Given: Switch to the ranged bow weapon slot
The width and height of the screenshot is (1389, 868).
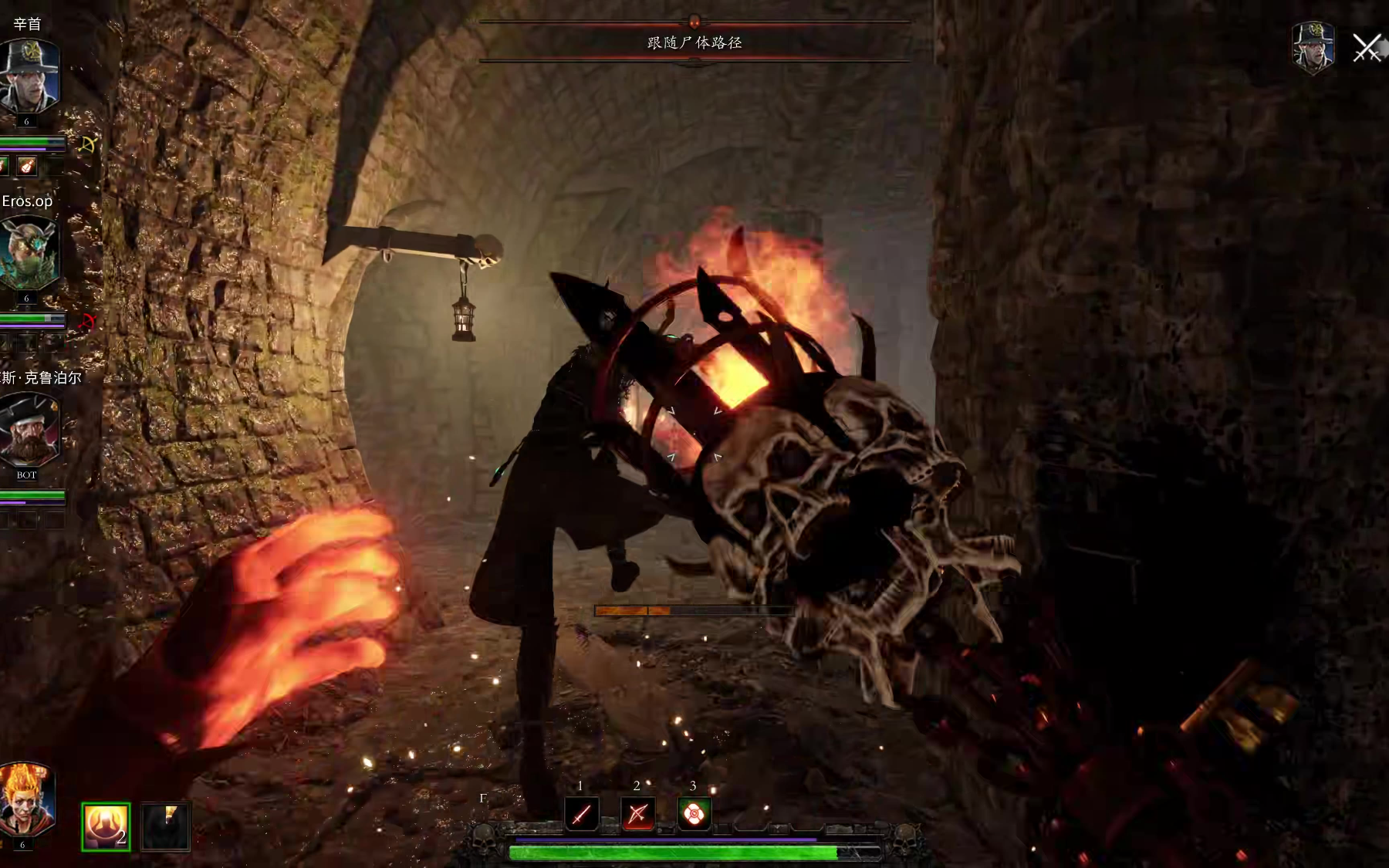Looking at the screenshot, I should [638, 814].
